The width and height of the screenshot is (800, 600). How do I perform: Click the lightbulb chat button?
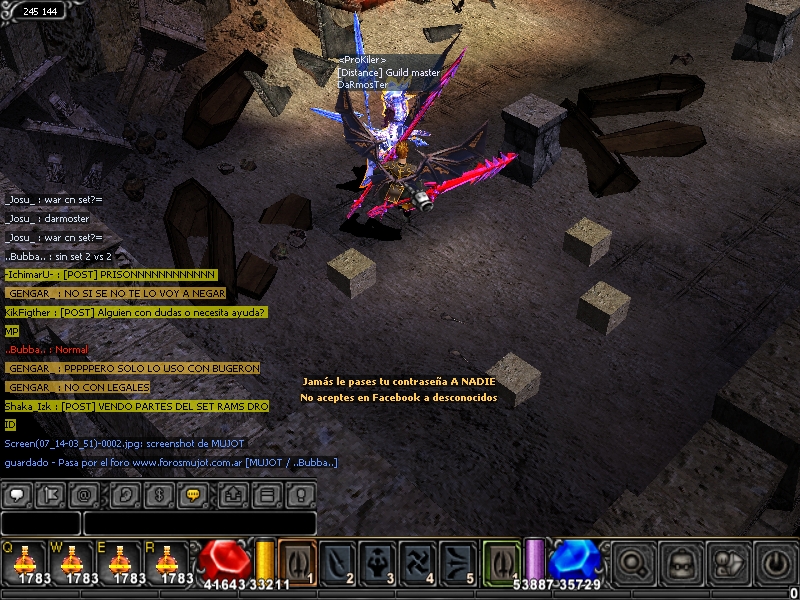pyautogui.click(x=300, y=494)
